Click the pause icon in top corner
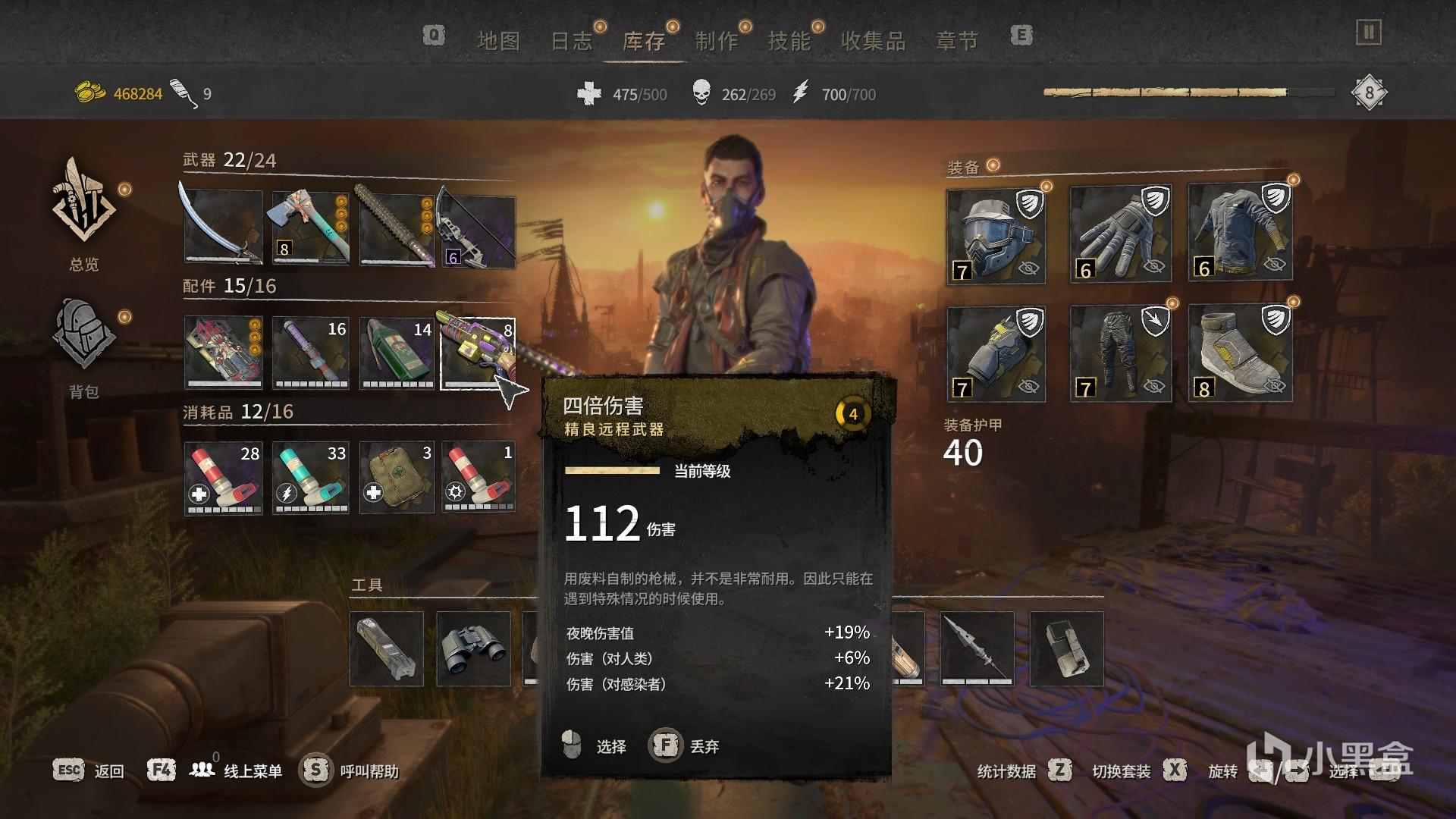This screenshot has width=1456, height=819. [1369, 33]
